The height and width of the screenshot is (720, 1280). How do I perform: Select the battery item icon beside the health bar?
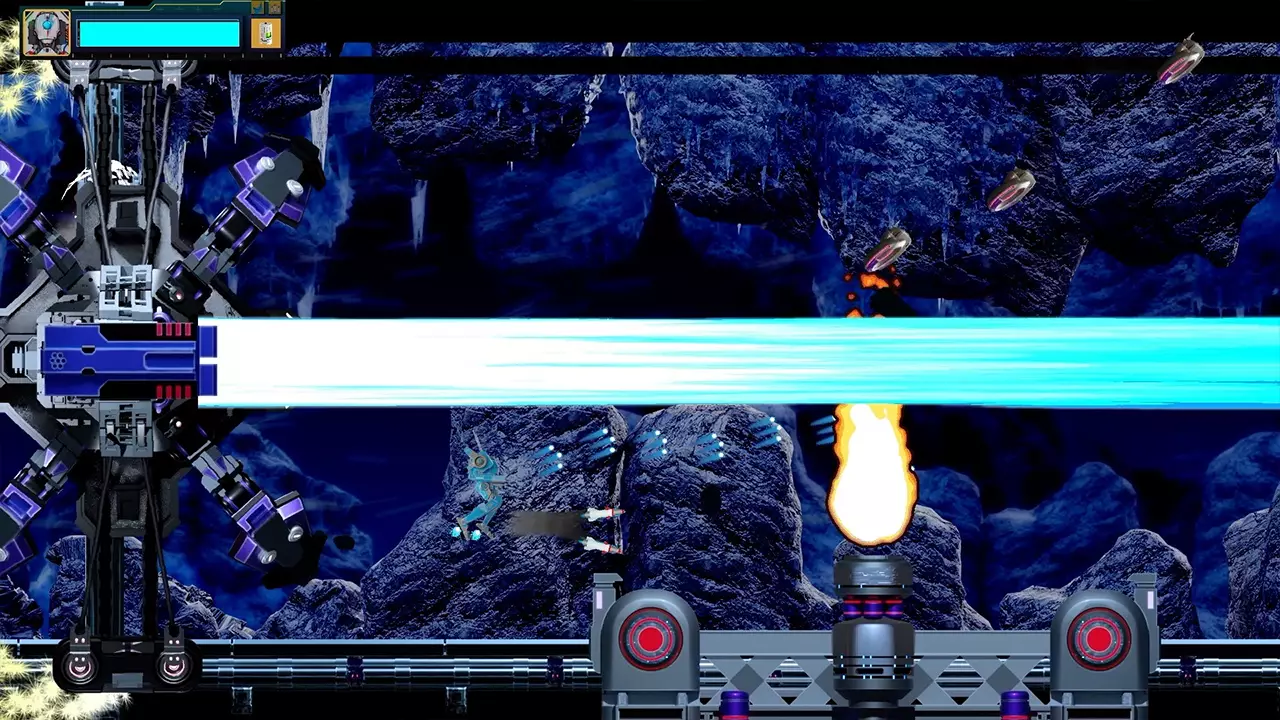pyautogui.click(x=265, y=35)
